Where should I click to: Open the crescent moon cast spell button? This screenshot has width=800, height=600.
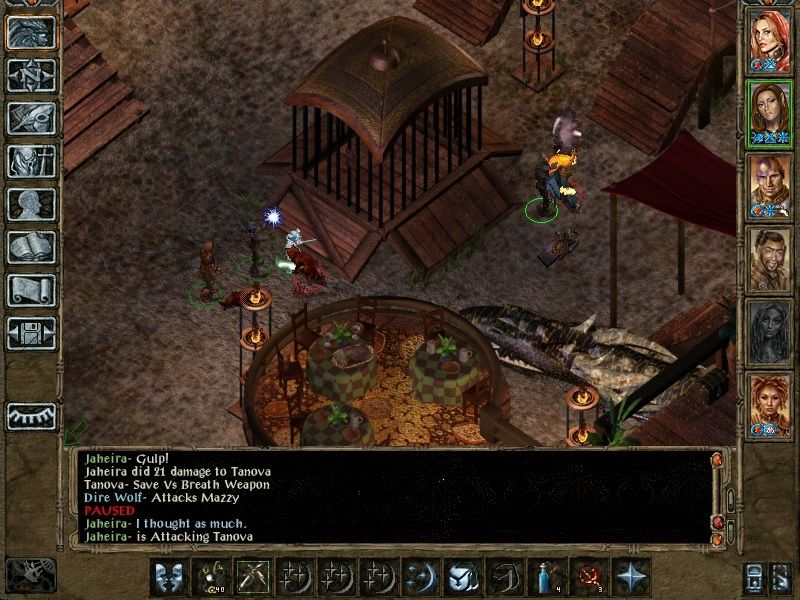click(x=419, y=577)
